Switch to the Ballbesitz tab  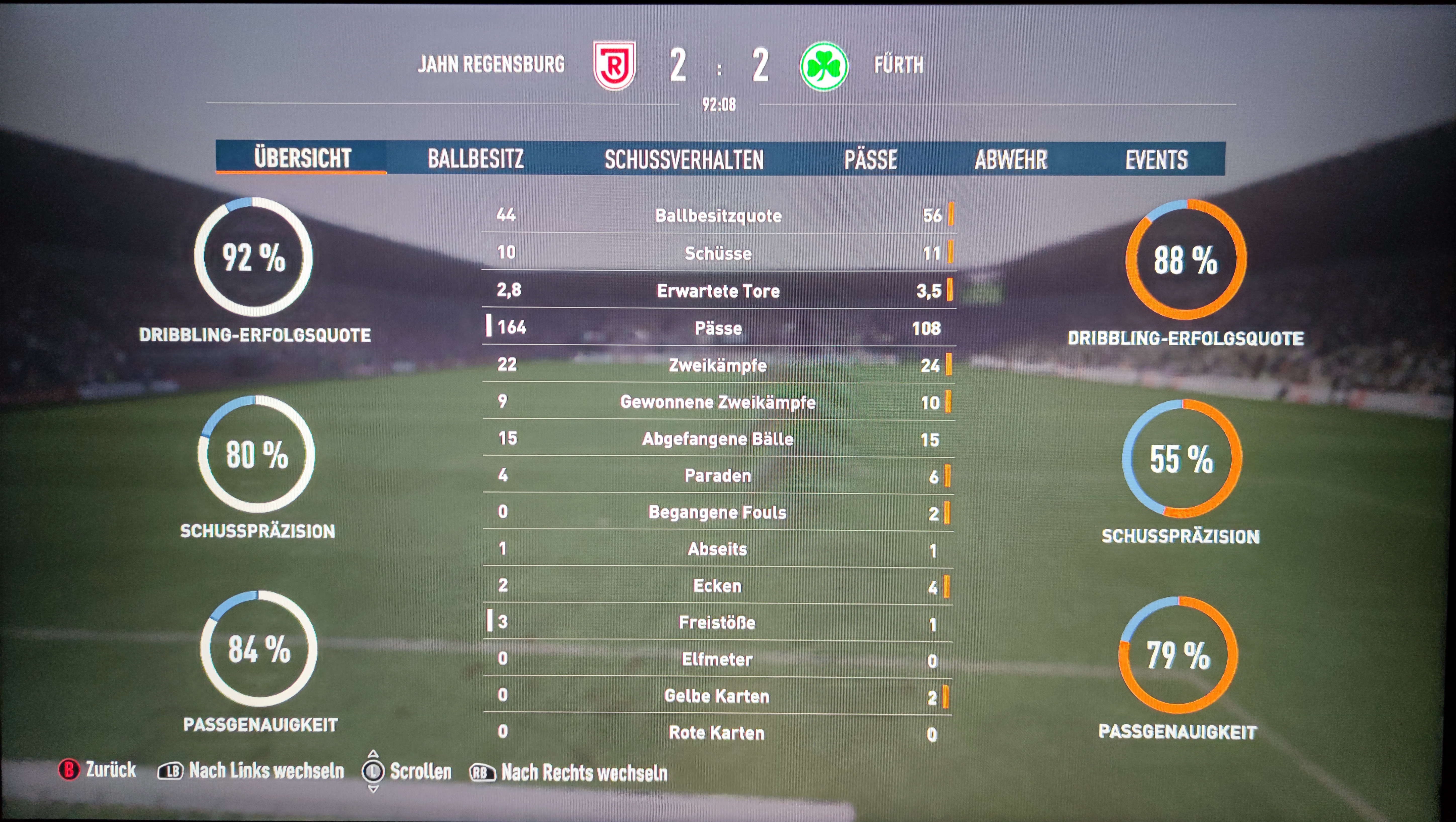click(475, 159)
